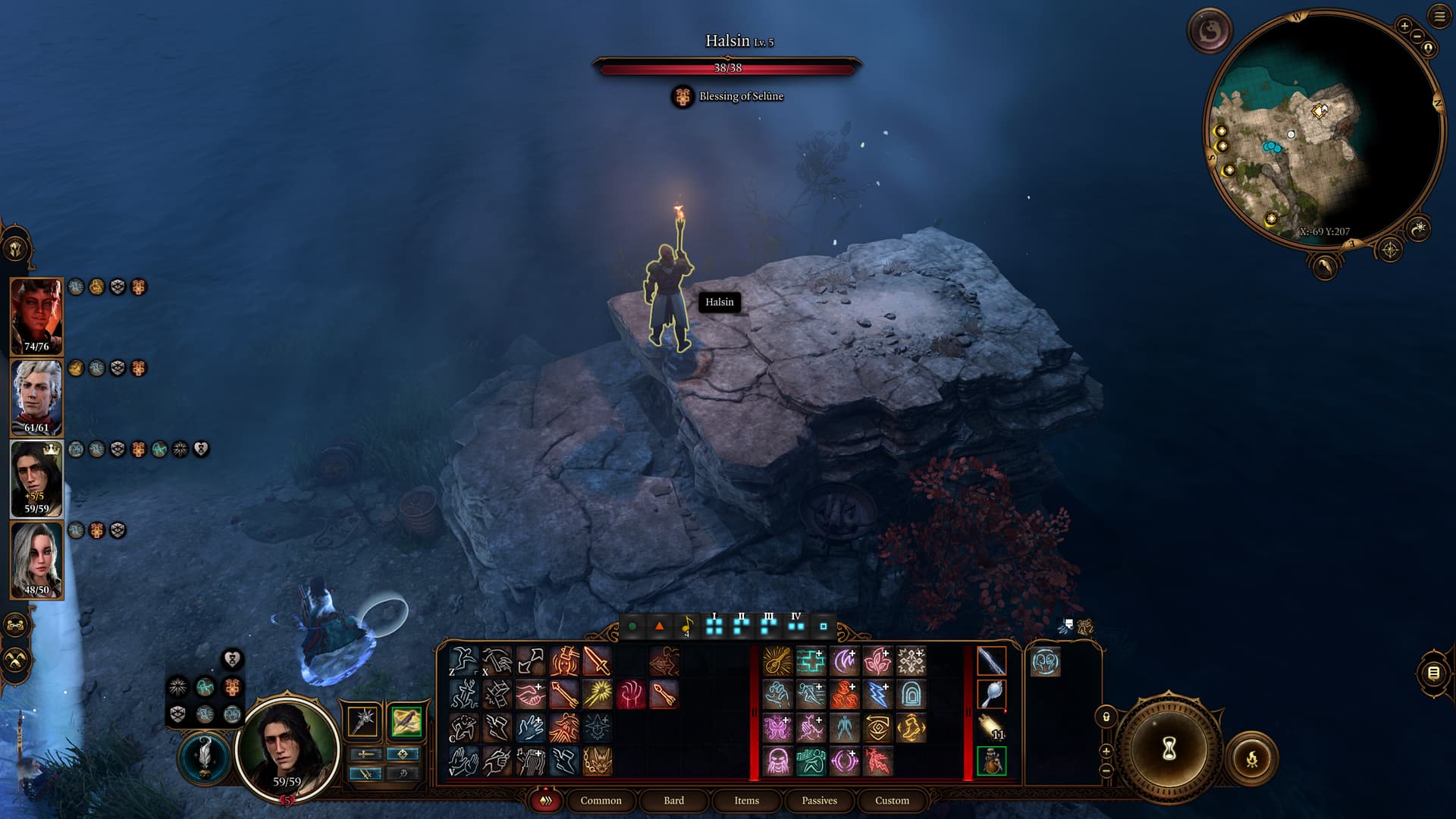The height and width of the screenshot is (819, 1456).
Task: Use the pink butterfly spell icon
Action: (777, 728)
